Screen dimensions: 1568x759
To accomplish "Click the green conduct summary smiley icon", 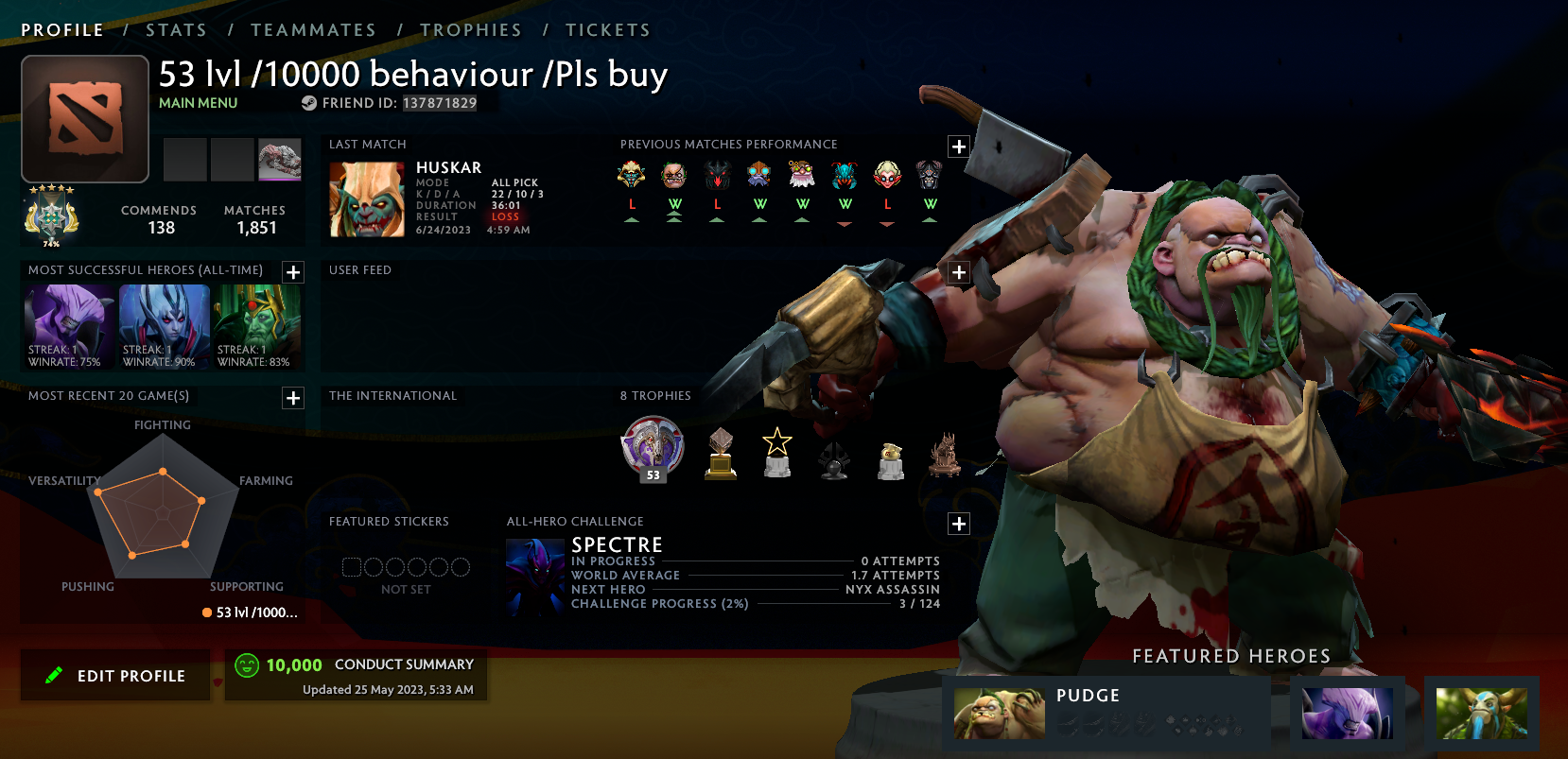I will 247,664.
